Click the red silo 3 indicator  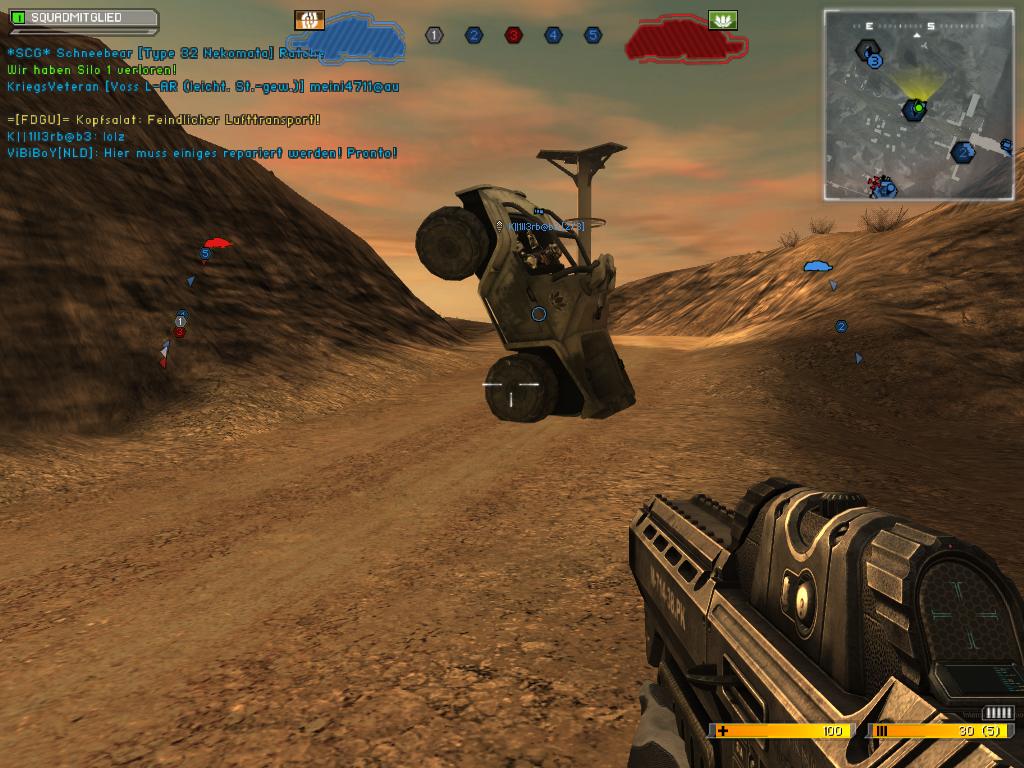513,35
